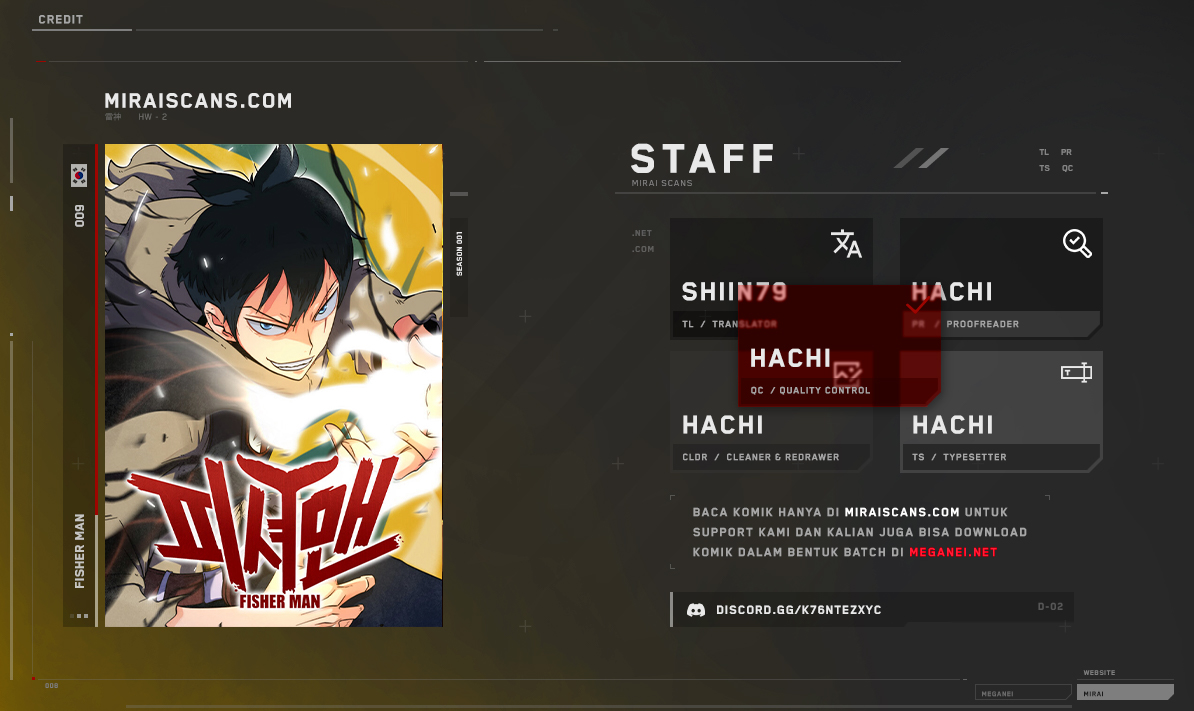Follow the red MEGANEI.NET link
The width and height of the screenshot is (1194, 711).
[x=953, y=552]
